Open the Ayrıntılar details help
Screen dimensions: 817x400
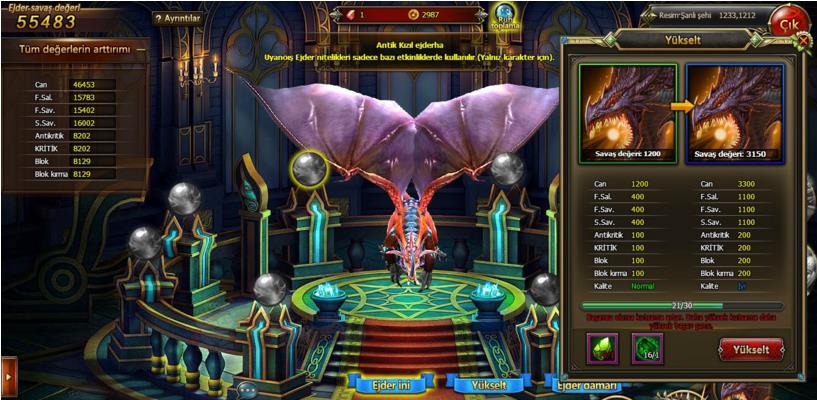[x=178, y=18]
